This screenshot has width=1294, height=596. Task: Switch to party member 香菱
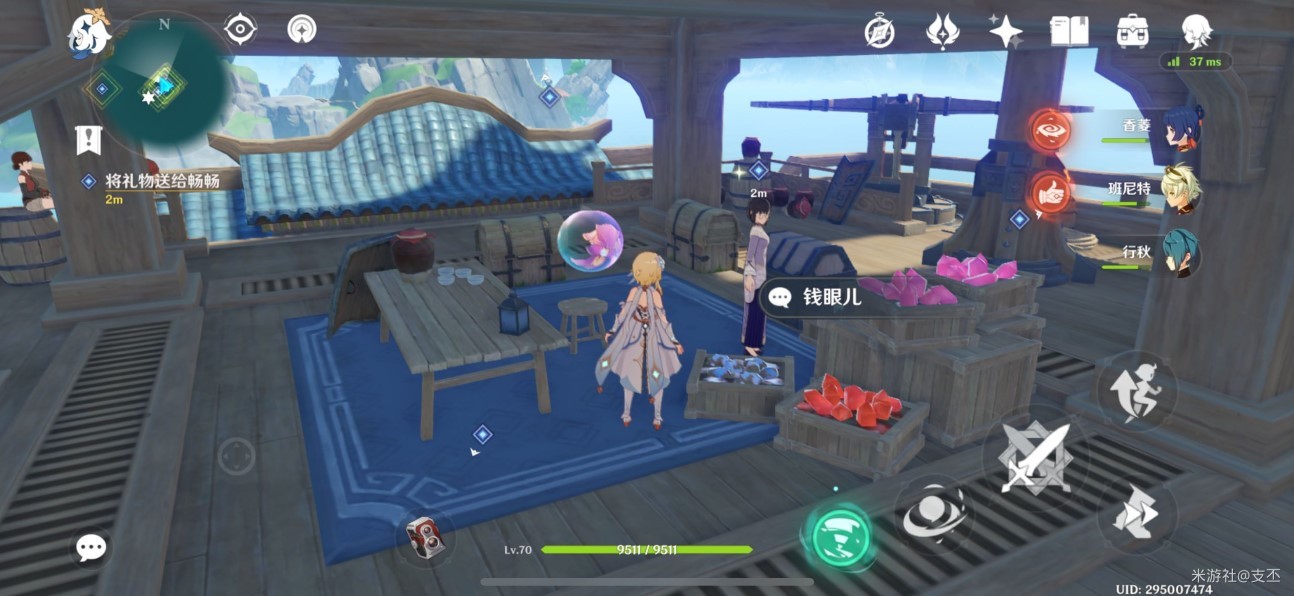tap(1182, 127)
